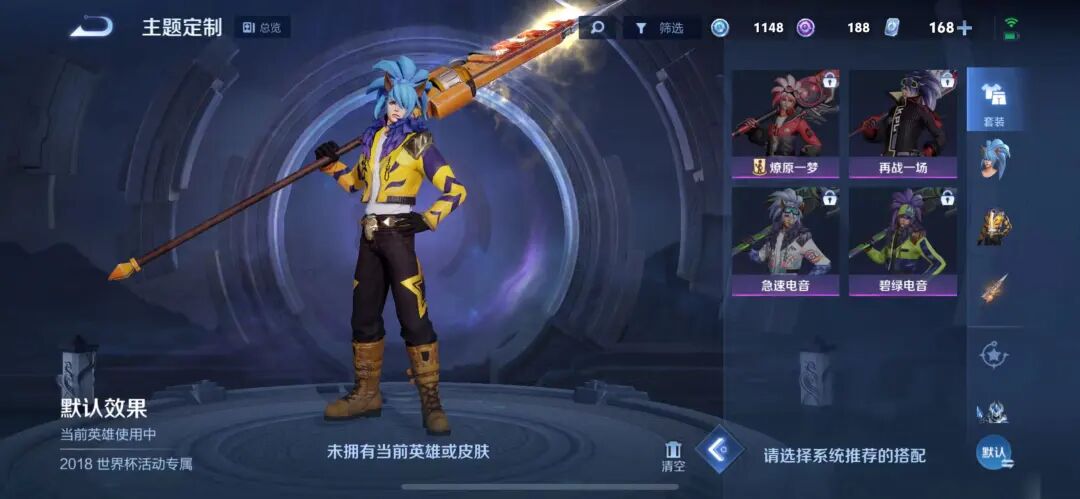Click the magnifier search button

(597, 27)
